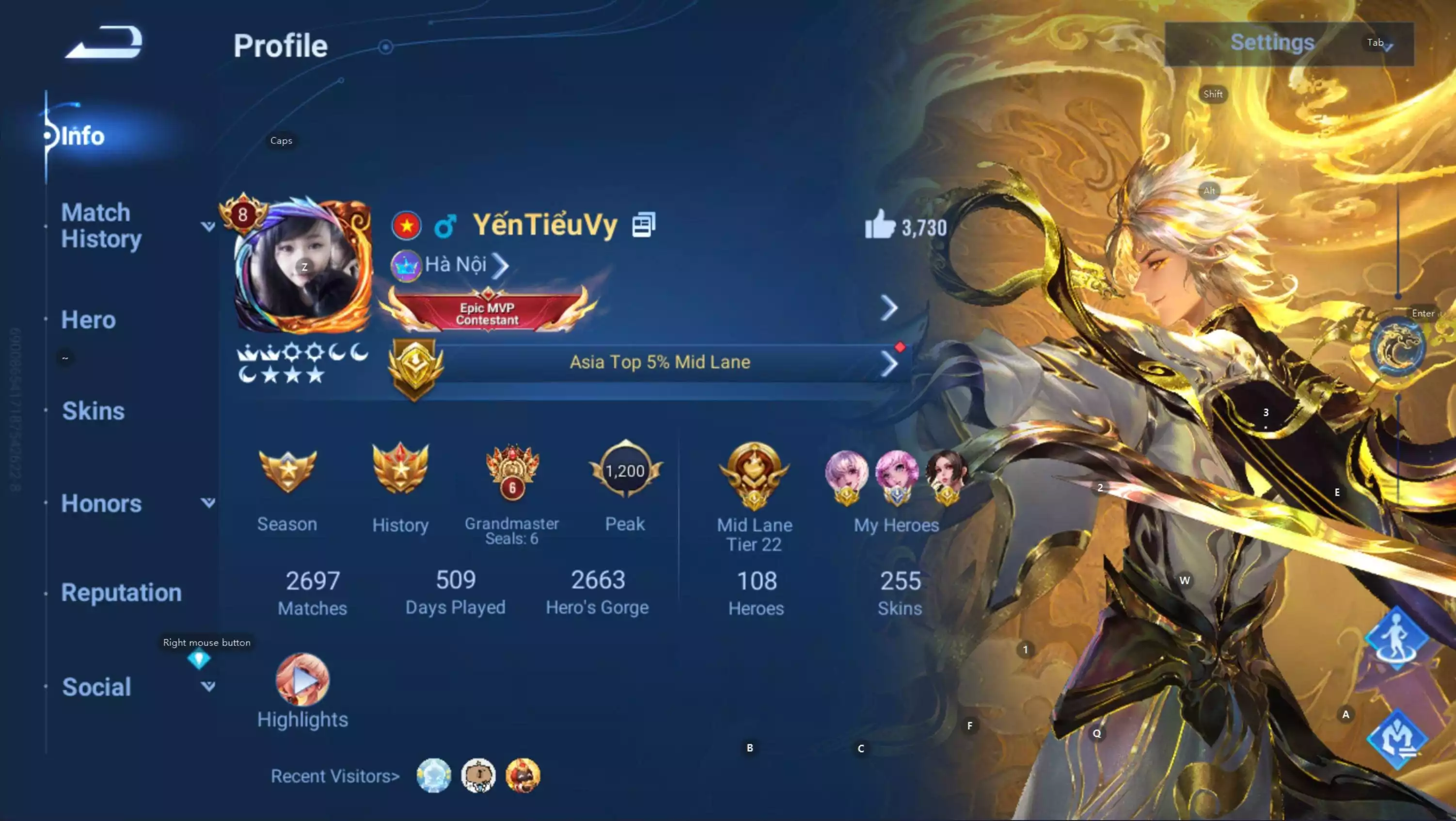Switch to the Skins tab

point(93,411)
